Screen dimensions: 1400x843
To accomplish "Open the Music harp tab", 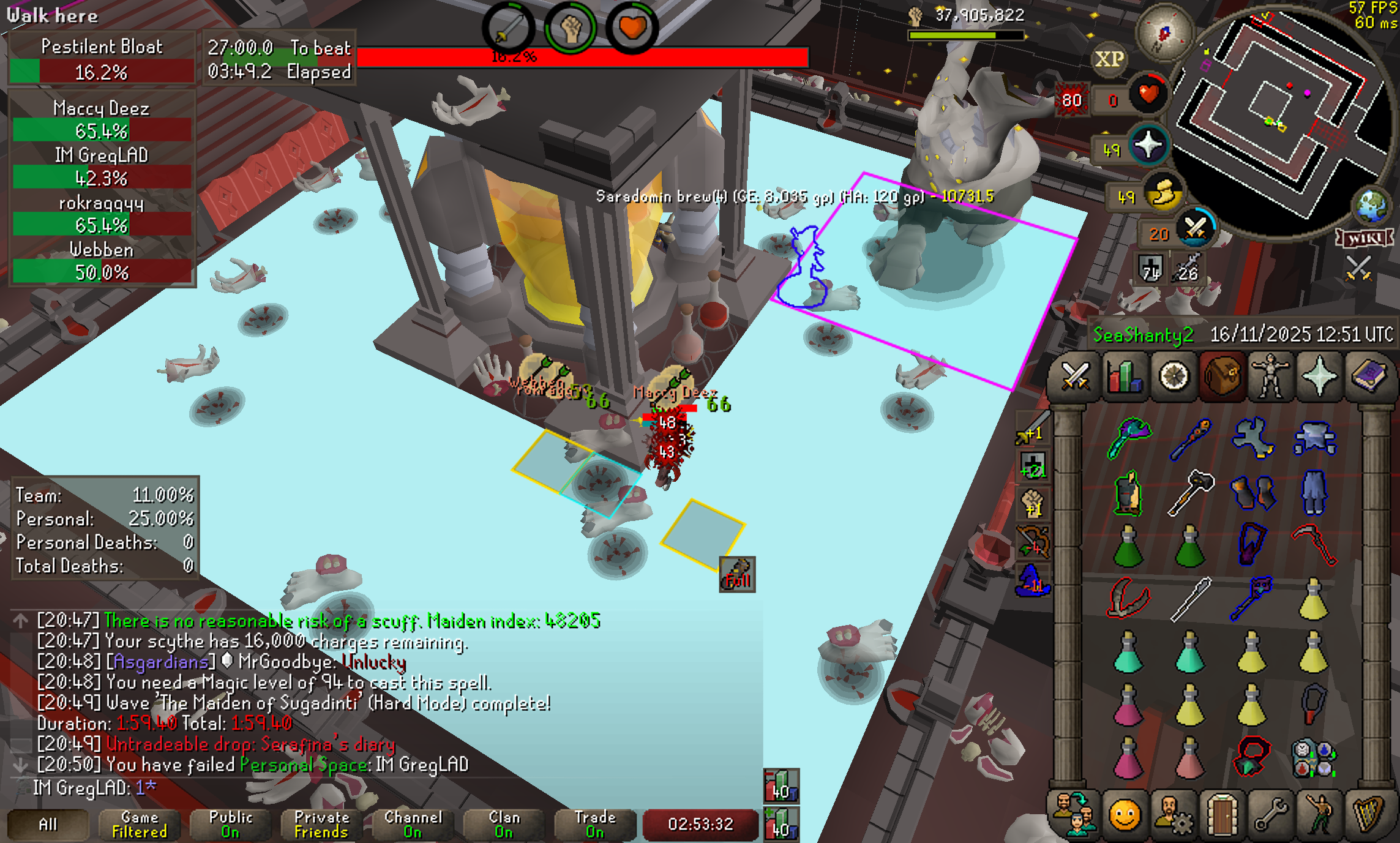I will coord(1369,815).
